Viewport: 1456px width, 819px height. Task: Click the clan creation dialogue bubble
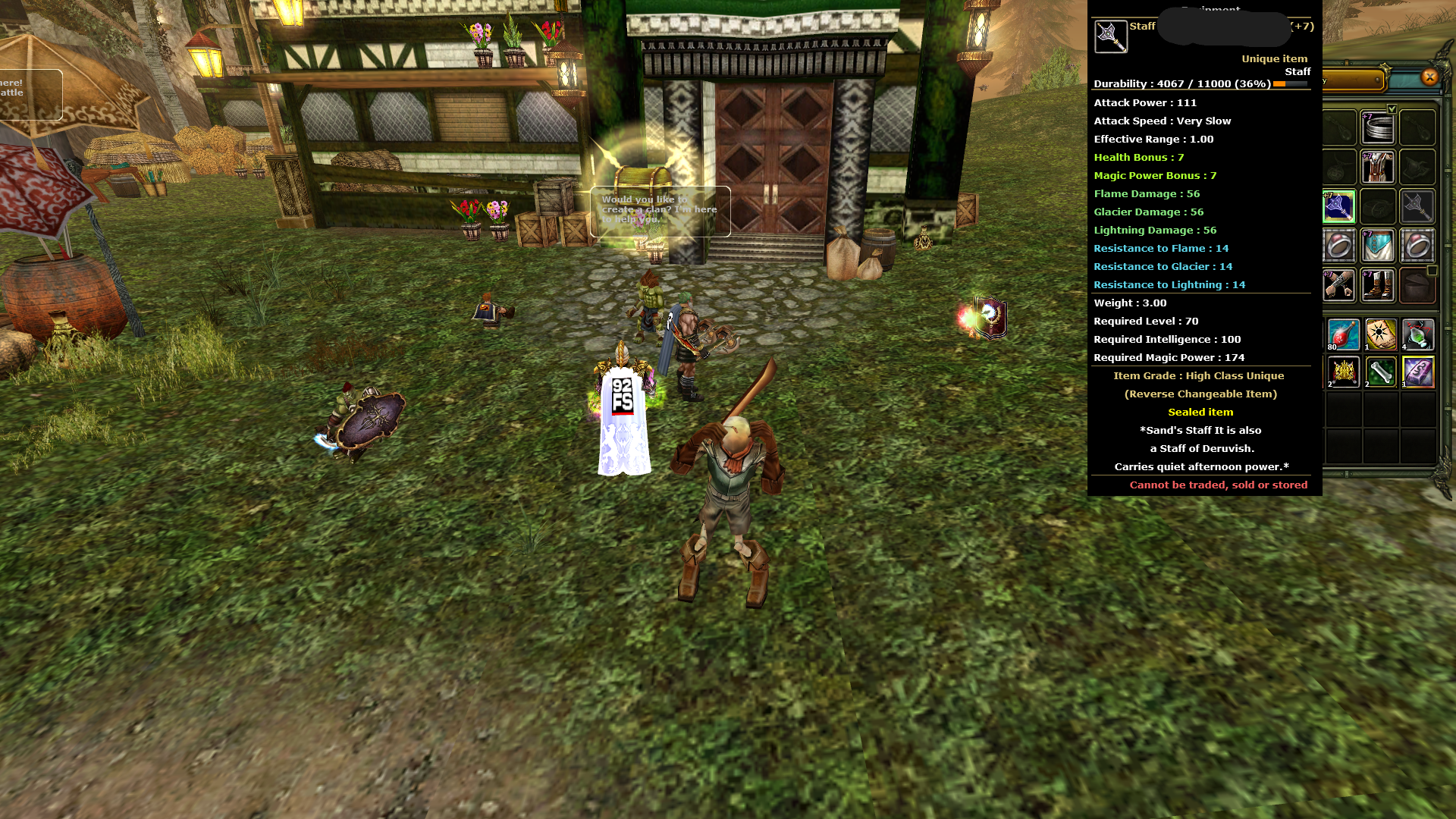(x=658, y=210)
